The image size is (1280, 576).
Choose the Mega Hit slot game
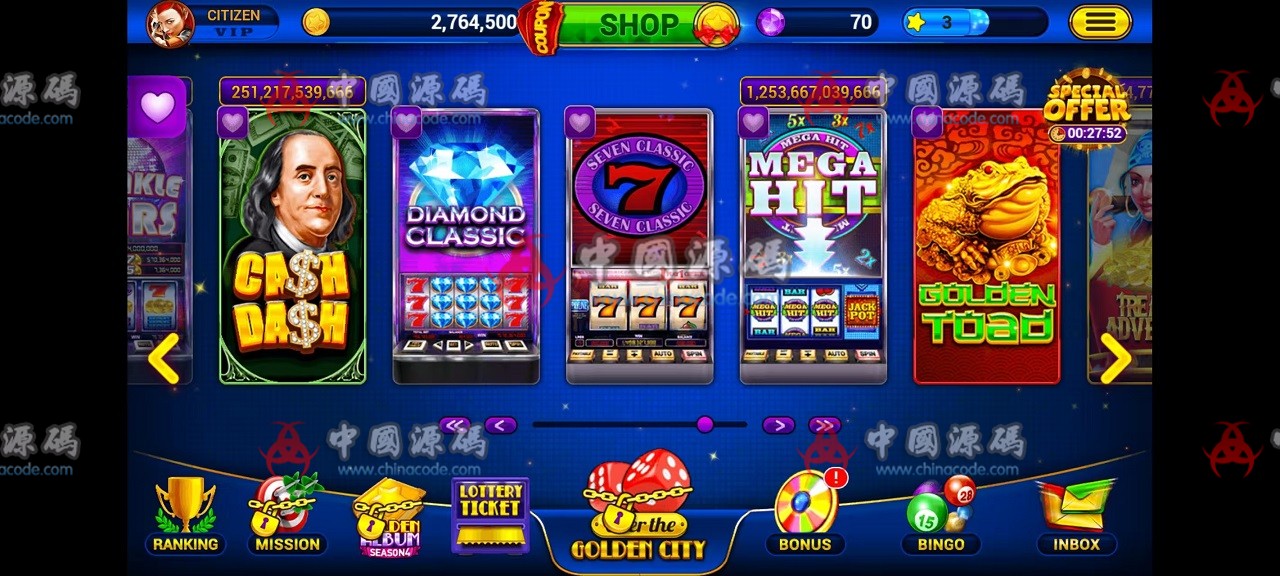point(813,250)
